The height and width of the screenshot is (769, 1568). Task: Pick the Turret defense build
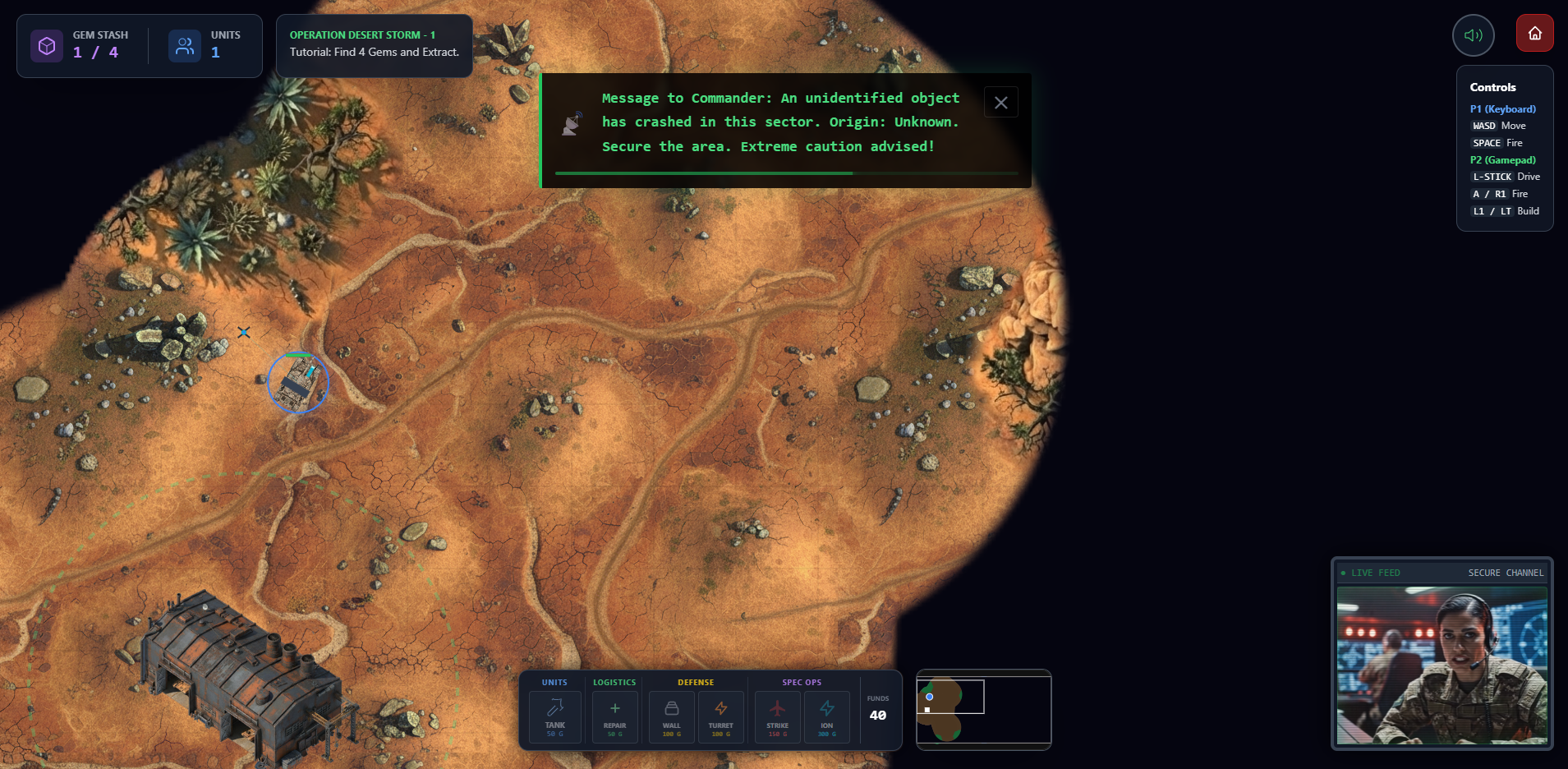(x=720, y=716)
